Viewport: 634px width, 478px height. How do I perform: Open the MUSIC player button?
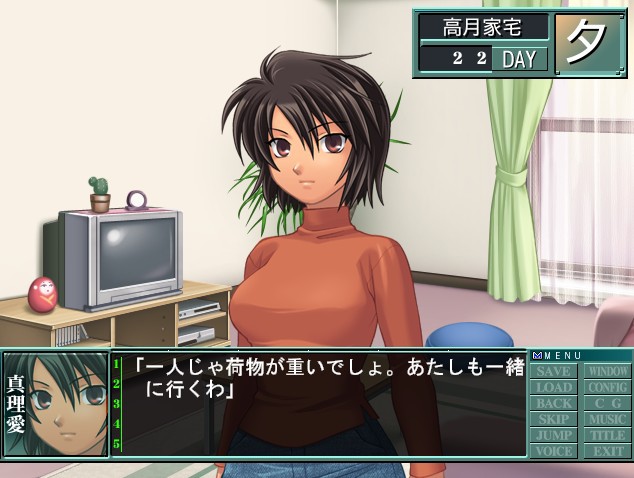(607, 420)
